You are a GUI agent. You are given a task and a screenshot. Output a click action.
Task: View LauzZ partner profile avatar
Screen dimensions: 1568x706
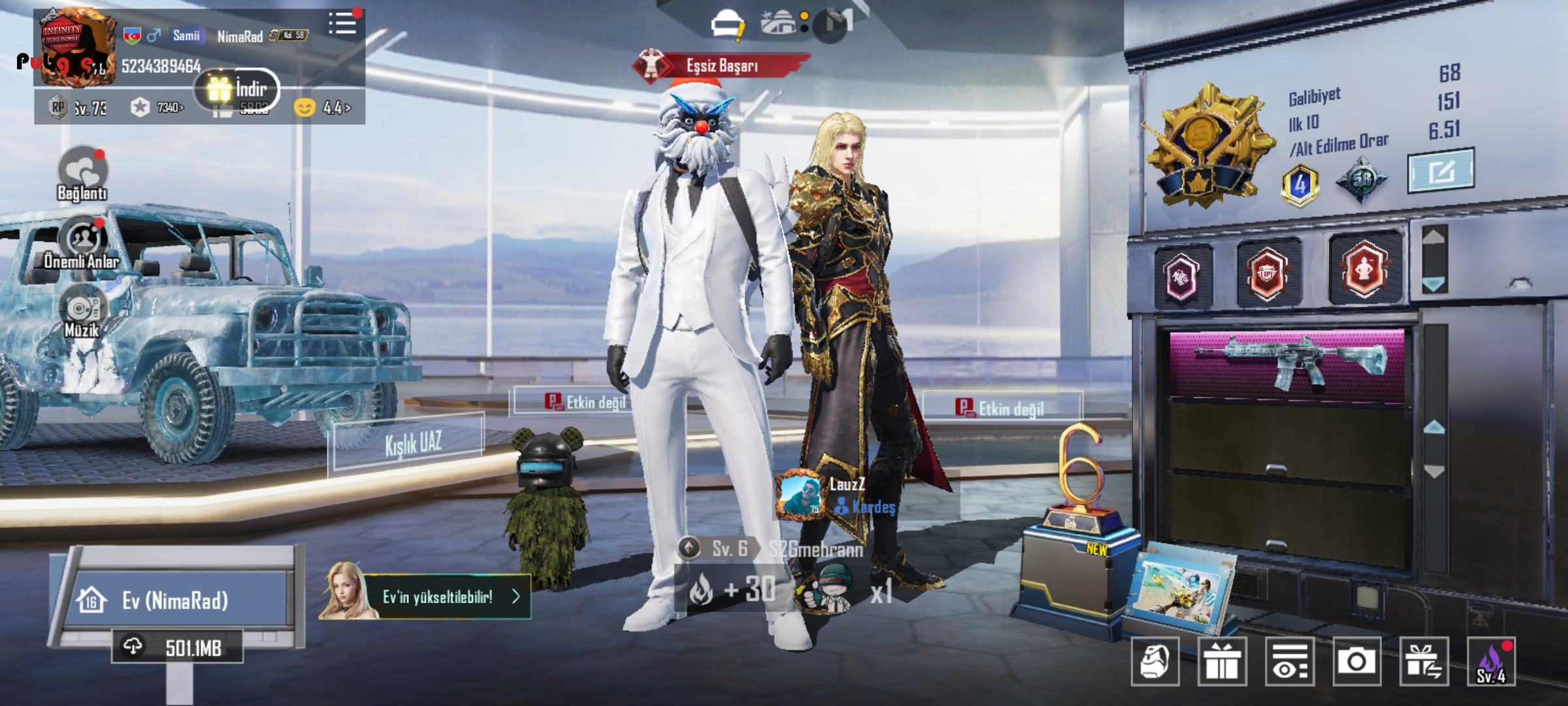point(800,495)
